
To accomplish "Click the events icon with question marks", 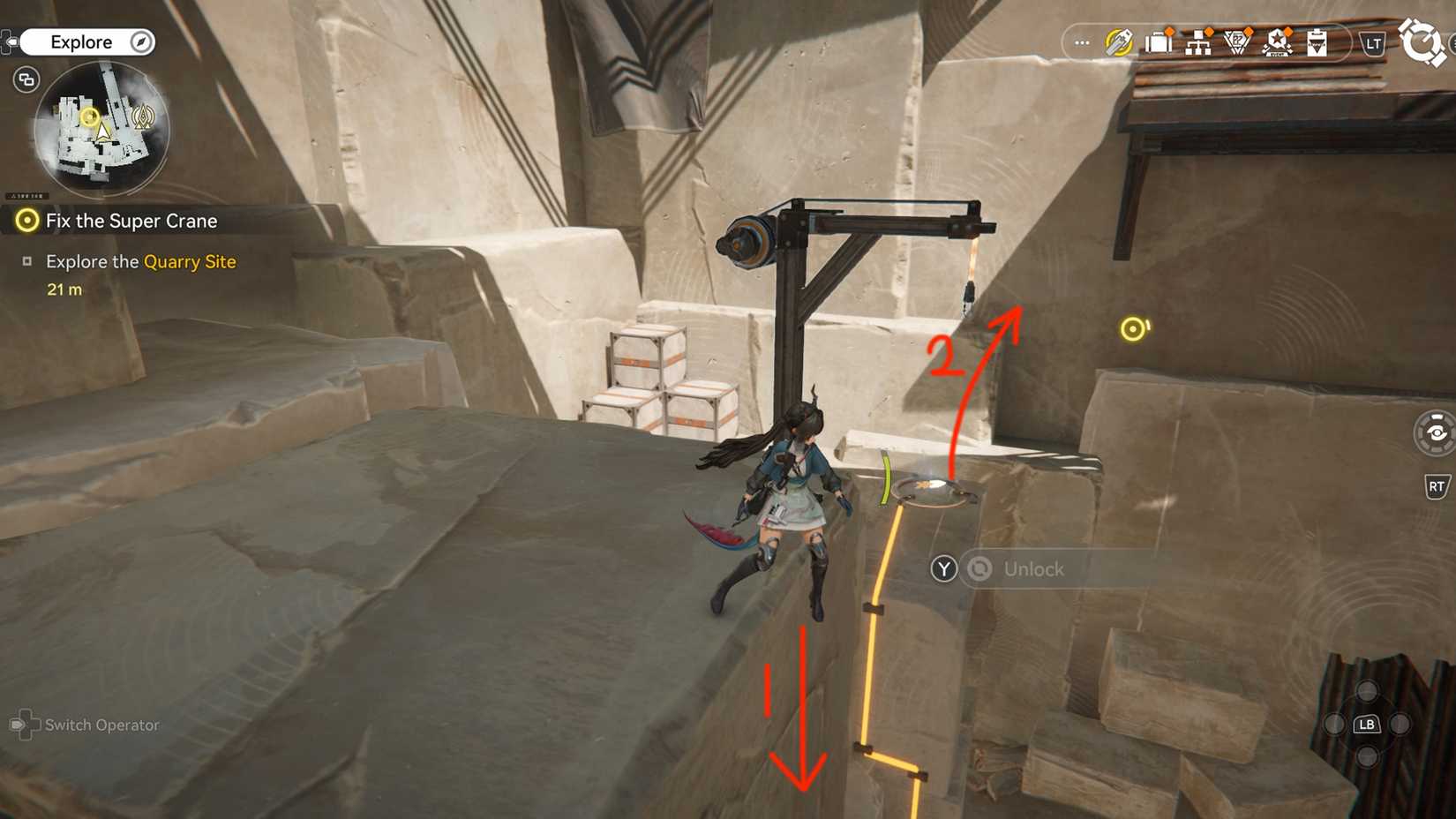I will point(1235,41).
